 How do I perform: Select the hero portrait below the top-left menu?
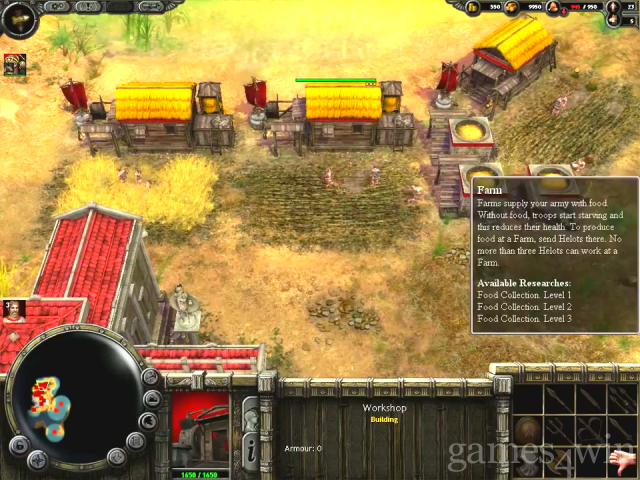coord(15,65)
